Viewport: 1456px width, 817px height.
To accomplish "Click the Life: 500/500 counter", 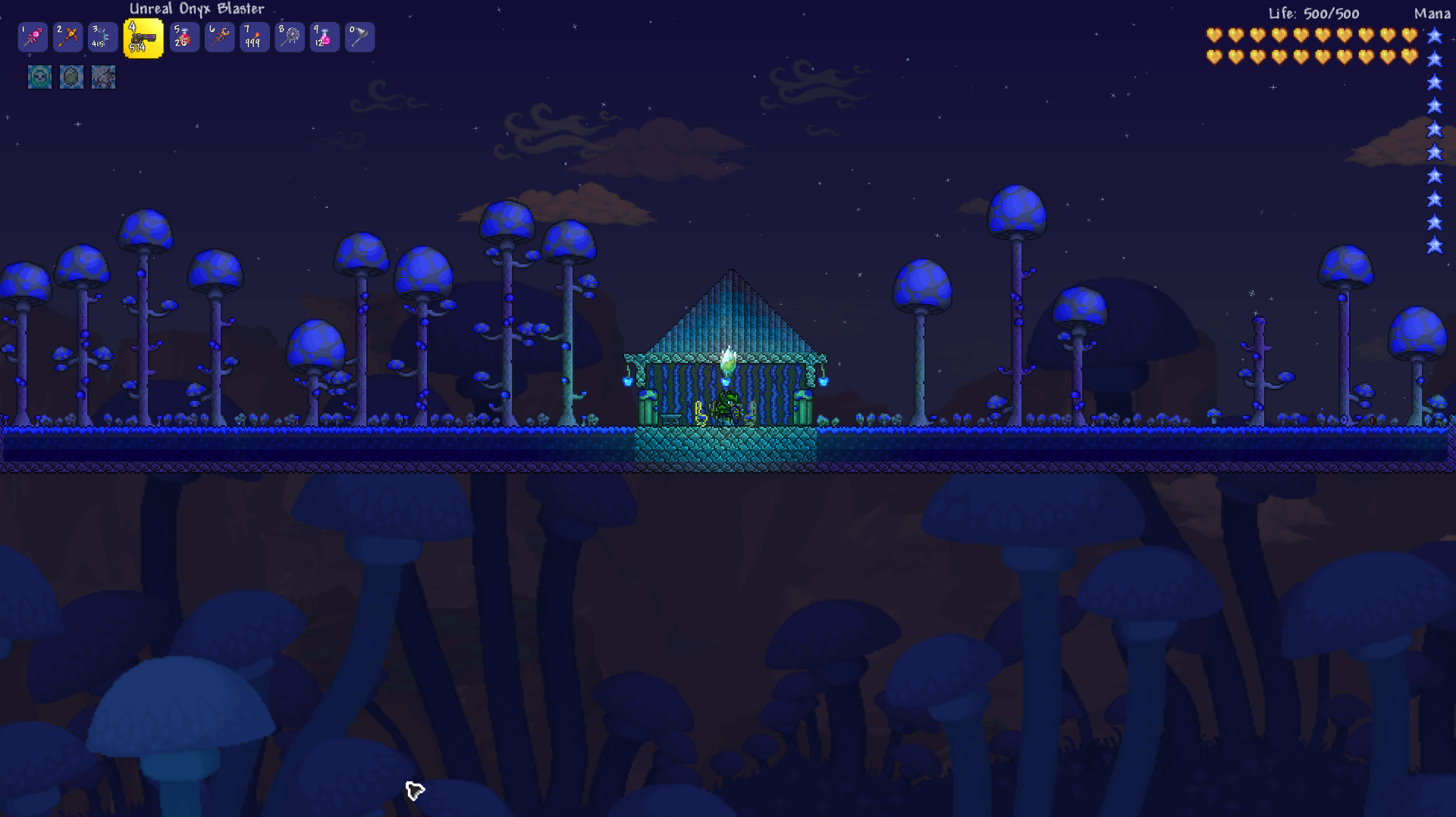I will coord(1316,14).
